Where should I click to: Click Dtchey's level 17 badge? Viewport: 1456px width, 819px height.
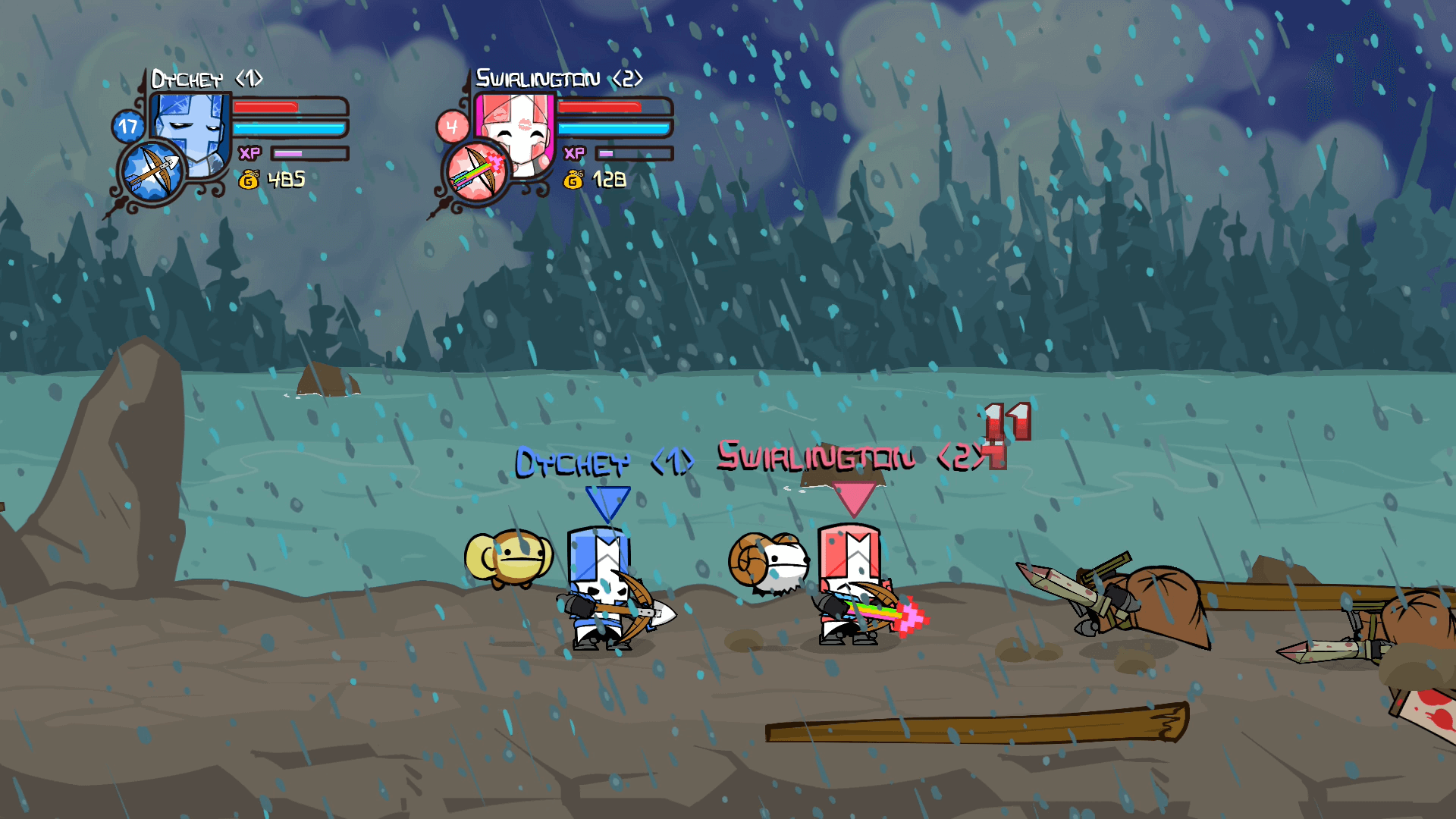(127, 124)
